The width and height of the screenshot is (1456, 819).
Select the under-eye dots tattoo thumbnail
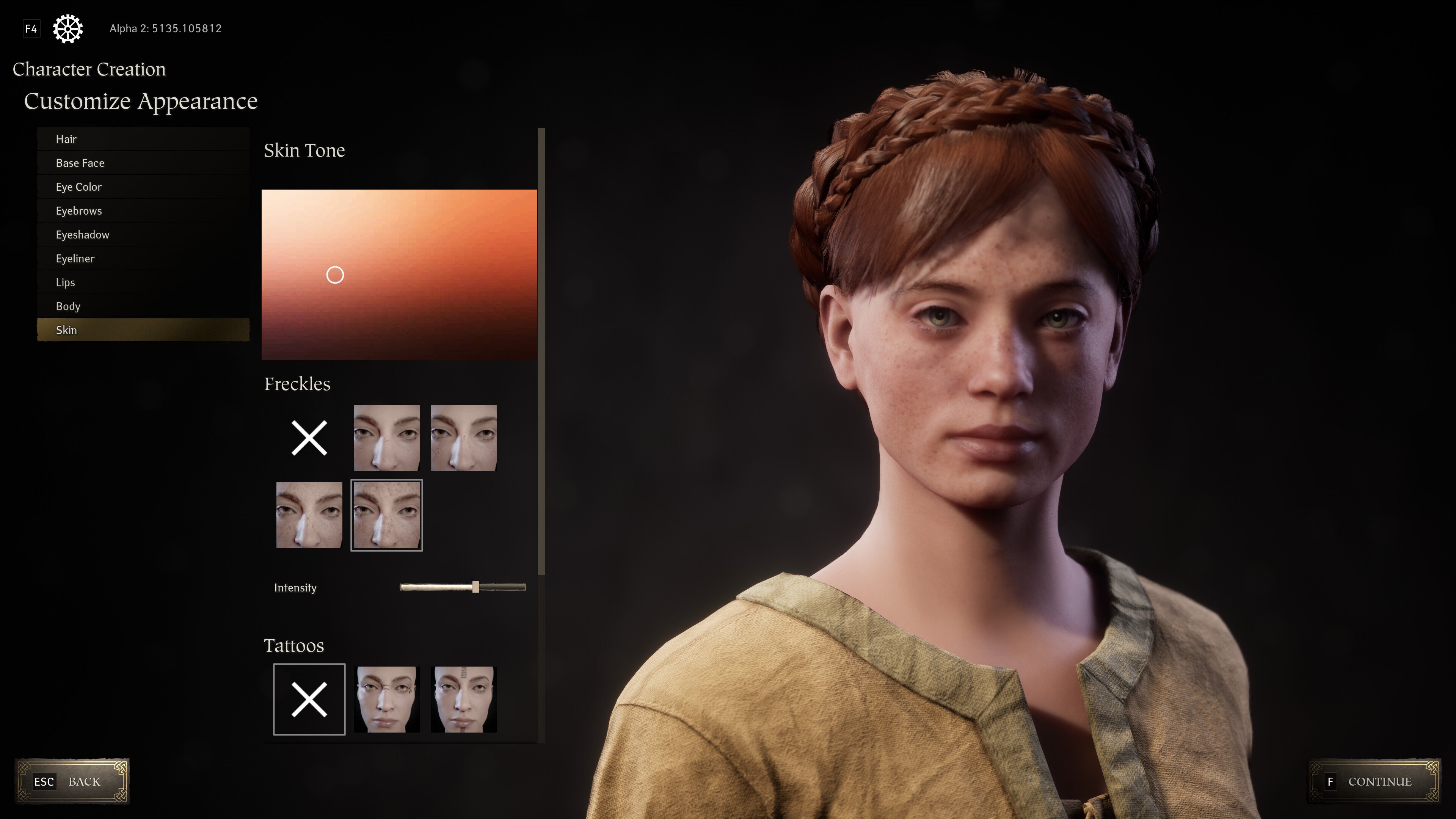(x=387, y=699)
